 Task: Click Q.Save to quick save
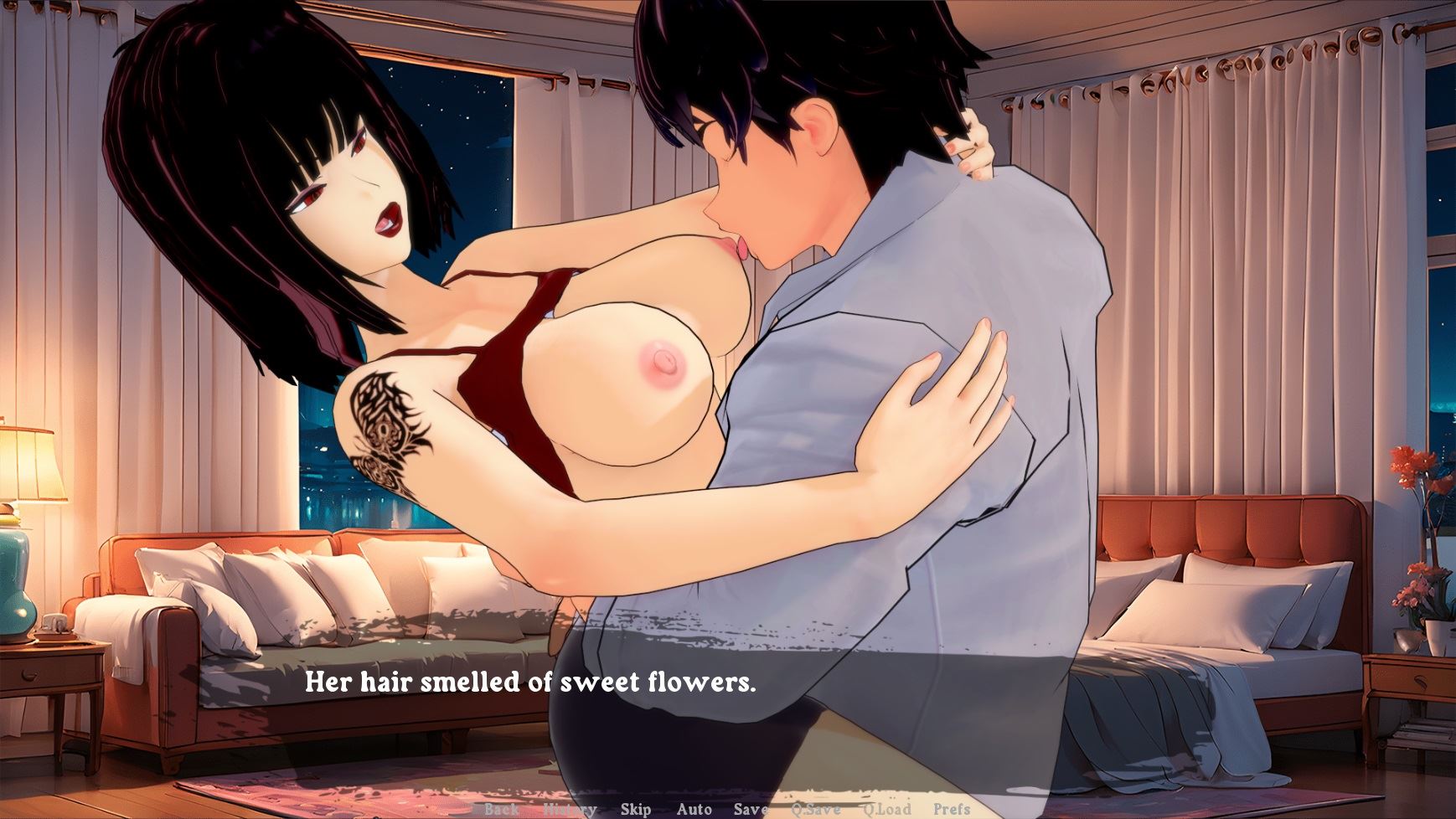tap(816, 809)
